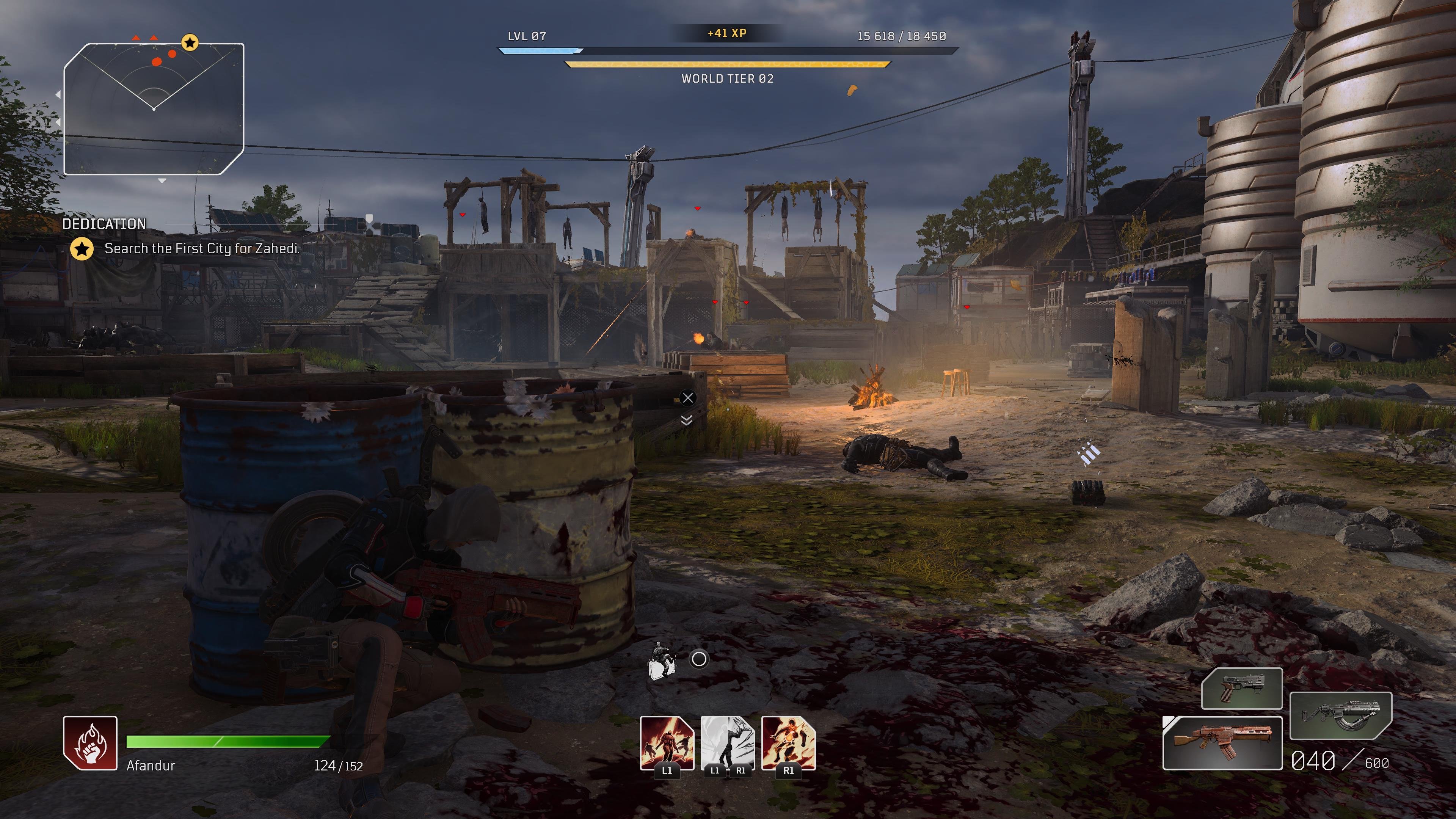Click the melee attack skill icon
Screen dimensions: 1456x819
point(662,660)
